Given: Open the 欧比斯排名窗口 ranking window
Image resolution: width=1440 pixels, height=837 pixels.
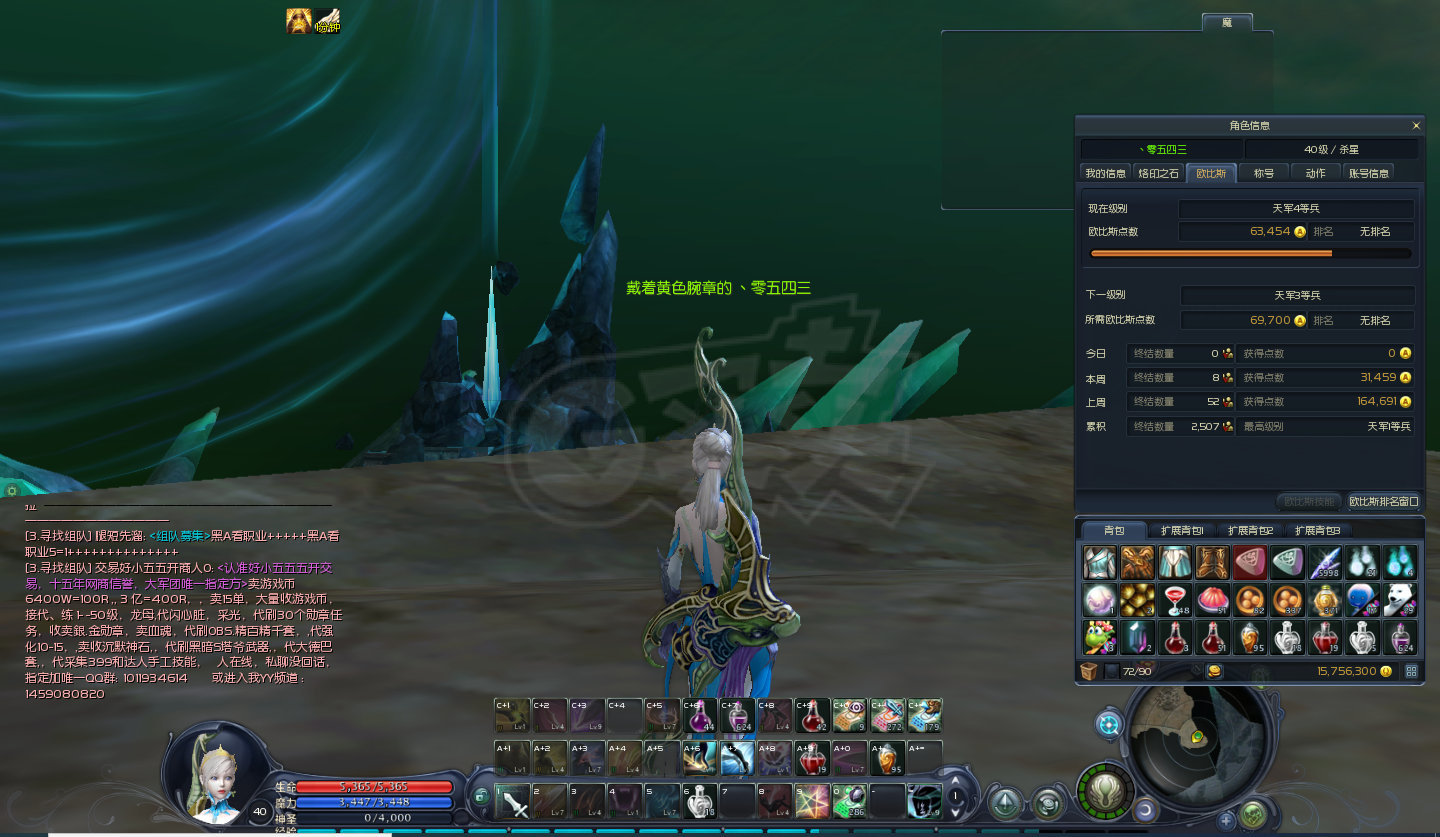Looking at the screenshot, I should 1384,501.
